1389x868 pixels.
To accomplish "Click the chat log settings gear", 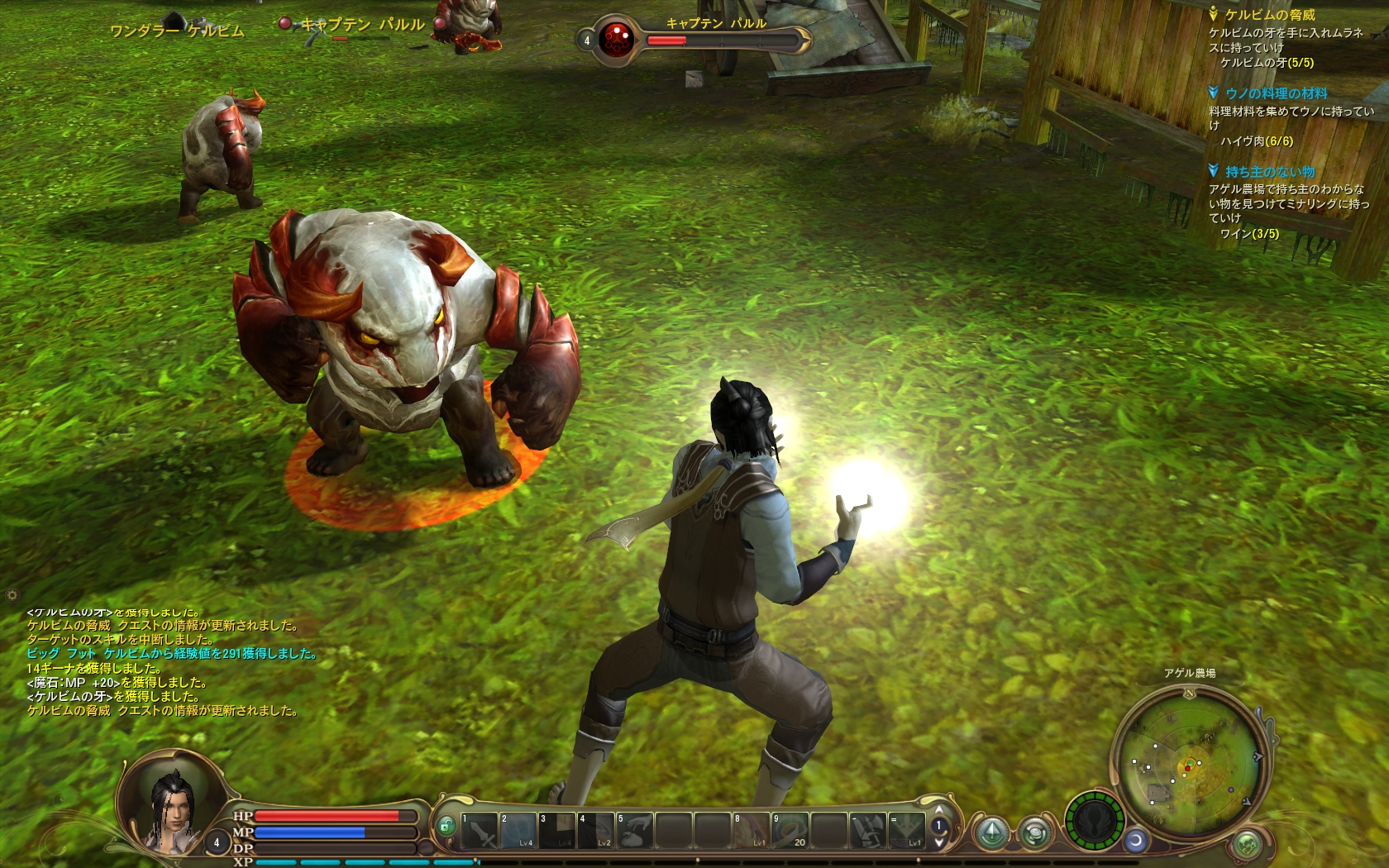I will (12, 594).
